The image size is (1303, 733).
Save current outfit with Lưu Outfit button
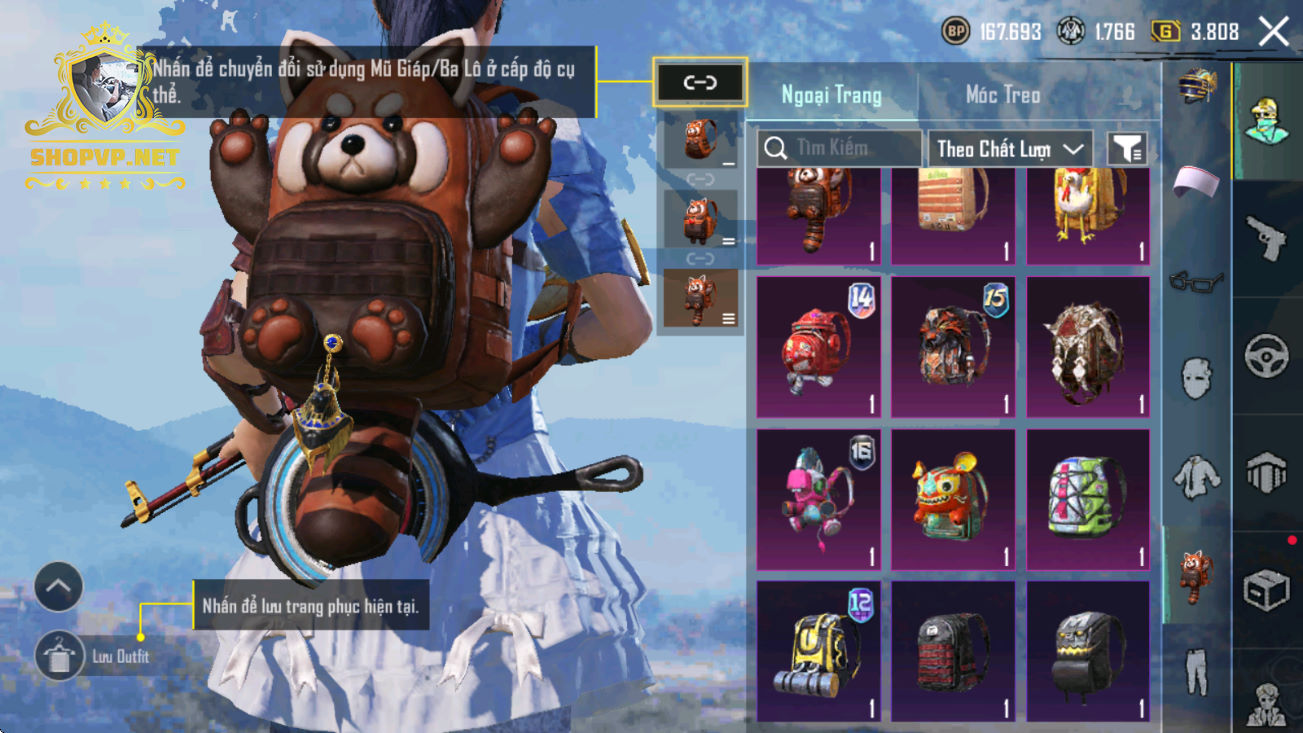tap(59, 656)
